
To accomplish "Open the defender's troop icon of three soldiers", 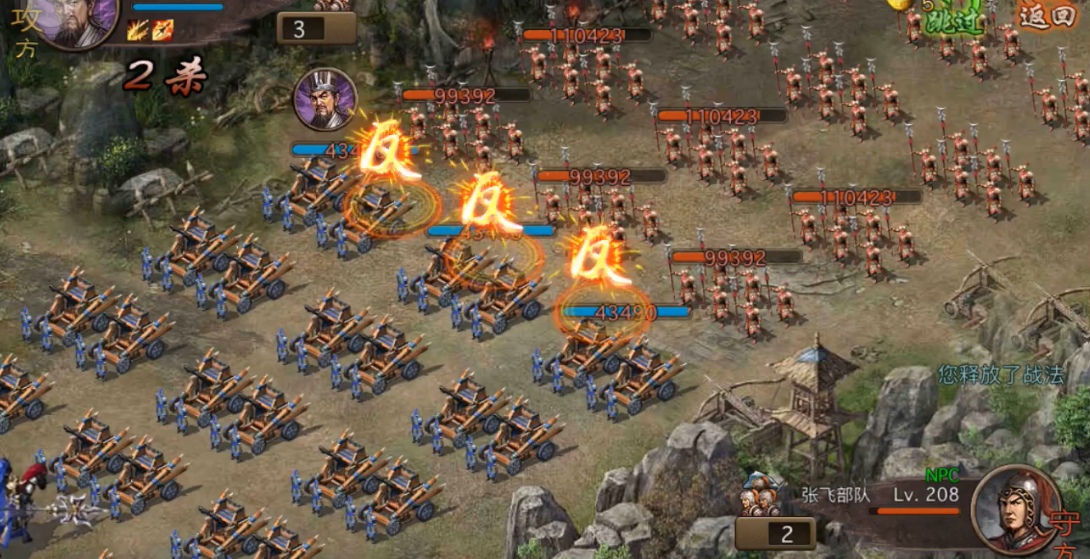I will [761, 497].
